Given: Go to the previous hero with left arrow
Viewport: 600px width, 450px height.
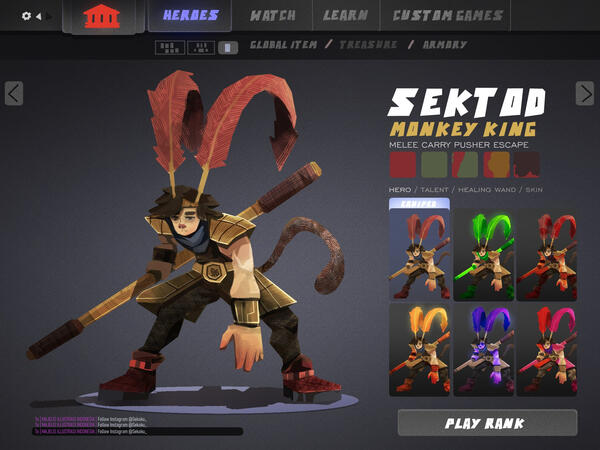Looking at the screenshot, I should pos(14,93).
